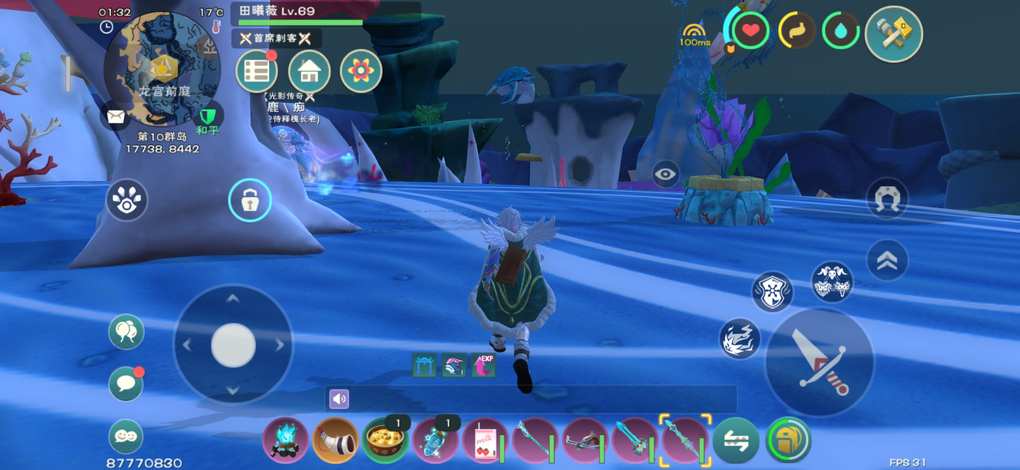Open the circular minimap
The width and height of the screenshot is (1020, 470).
(162, 68)
